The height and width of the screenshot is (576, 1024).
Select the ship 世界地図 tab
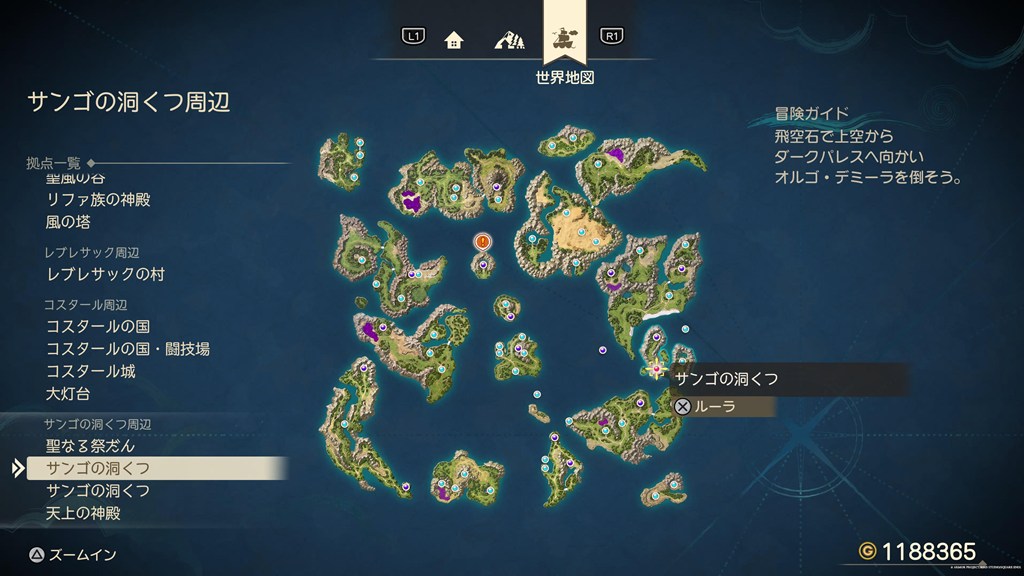point(564,38)
